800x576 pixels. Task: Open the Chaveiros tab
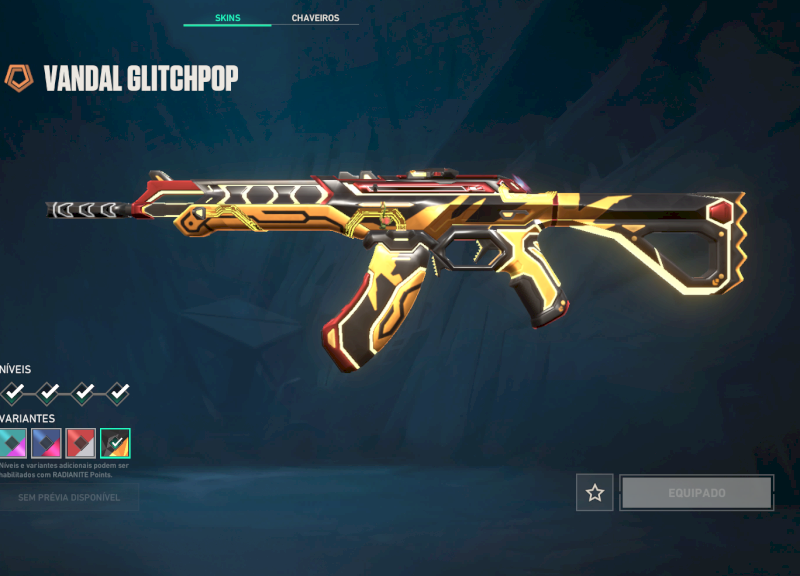(x=315, y=18)
